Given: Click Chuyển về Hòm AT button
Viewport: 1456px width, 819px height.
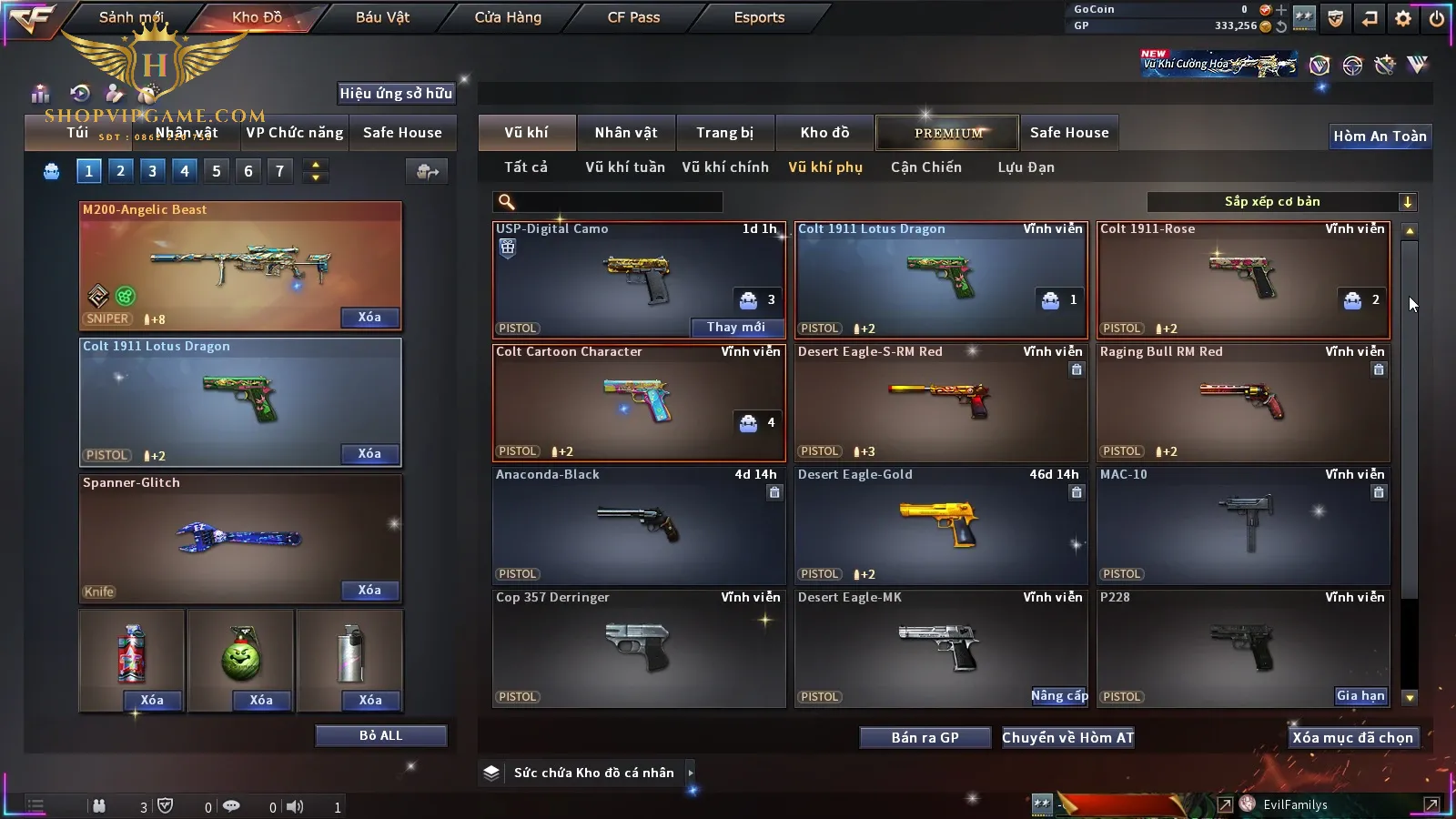Looking at the screenshot, I should [x=1067, y=738].
